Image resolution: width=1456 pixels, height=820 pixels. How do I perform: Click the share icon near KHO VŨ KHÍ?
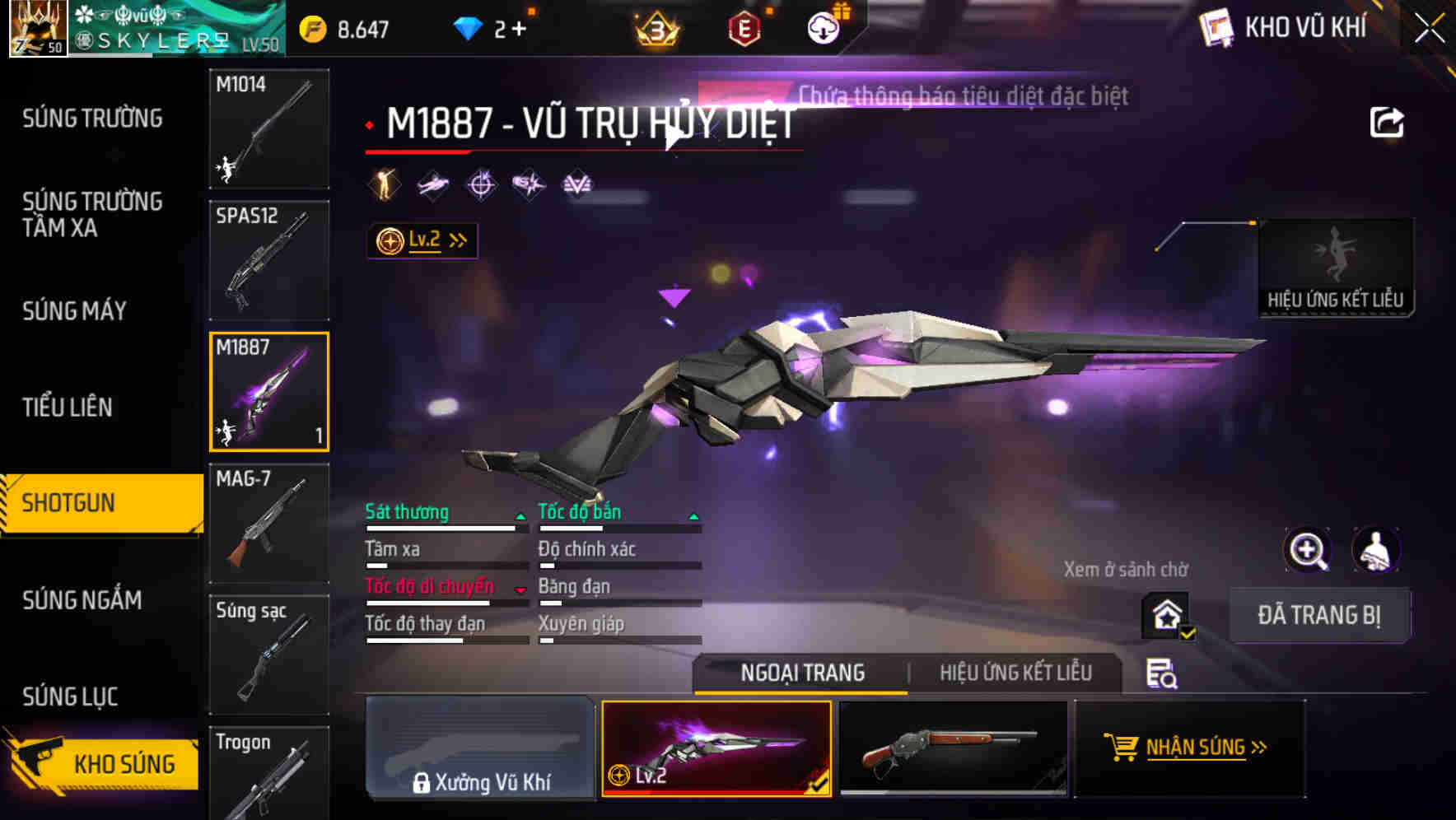point(1388,121)
